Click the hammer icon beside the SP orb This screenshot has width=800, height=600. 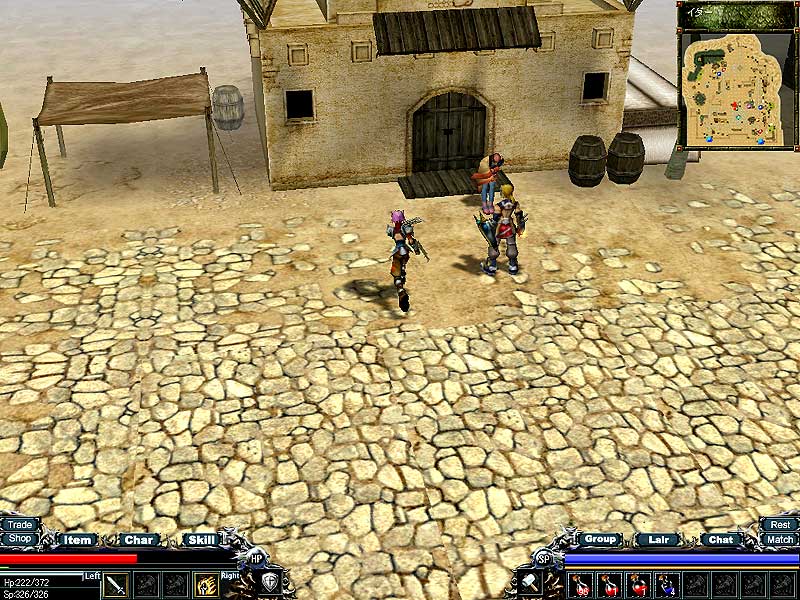click(x=529, y=583)
